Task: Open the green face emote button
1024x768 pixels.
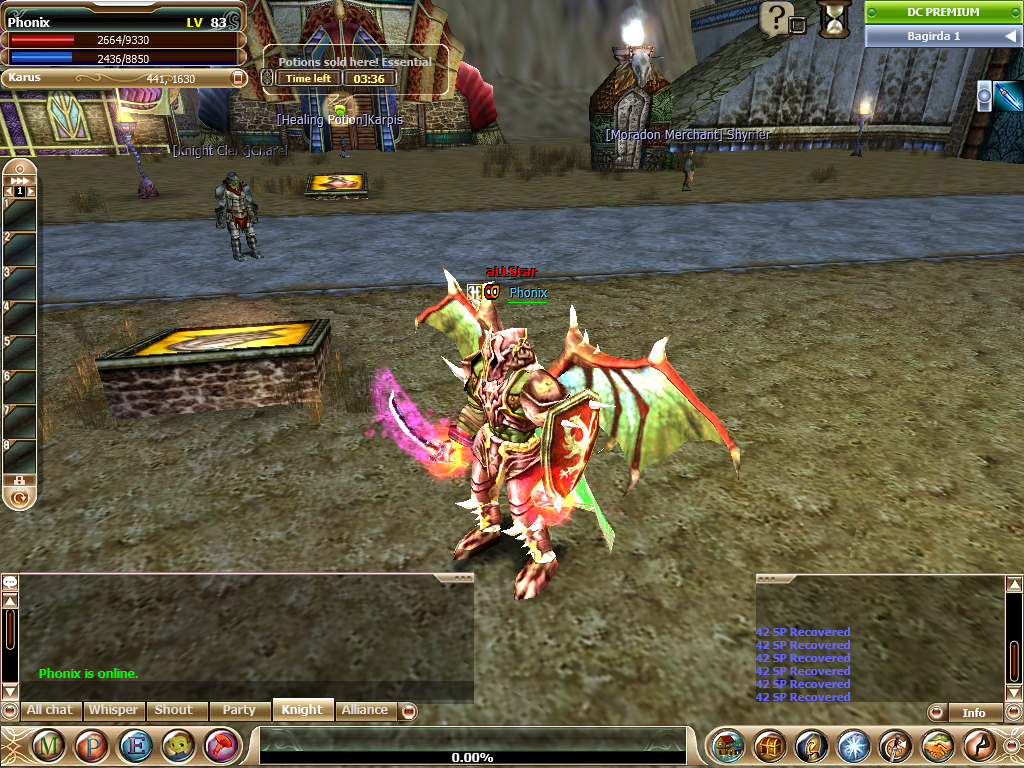Action: 178,745
